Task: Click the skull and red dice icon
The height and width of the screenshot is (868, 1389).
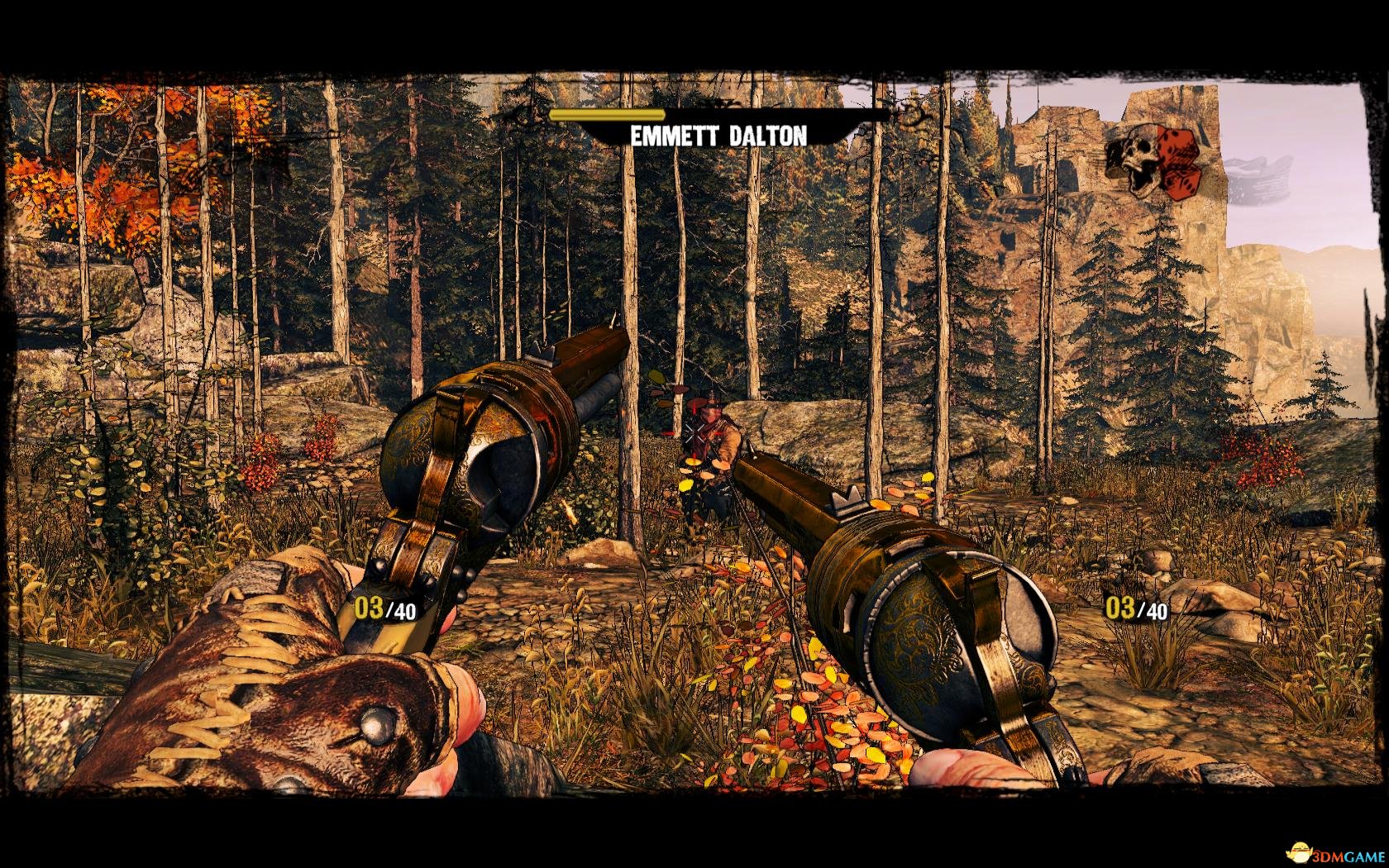Action: (1152, 161)
